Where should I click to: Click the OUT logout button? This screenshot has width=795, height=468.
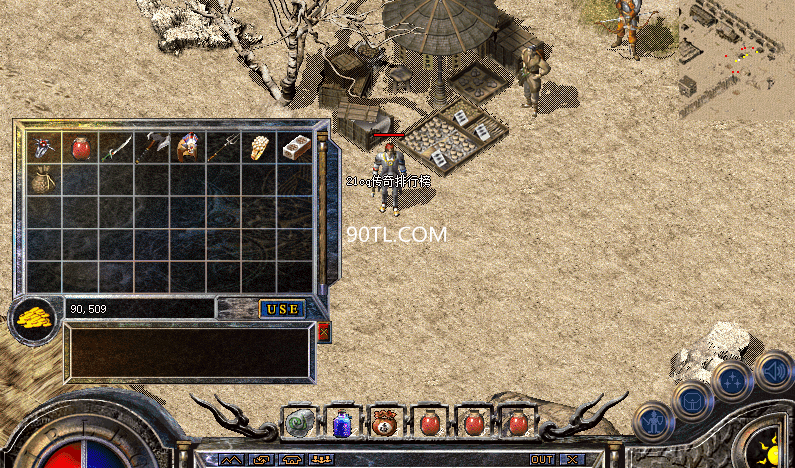click(x=541, y=460)
